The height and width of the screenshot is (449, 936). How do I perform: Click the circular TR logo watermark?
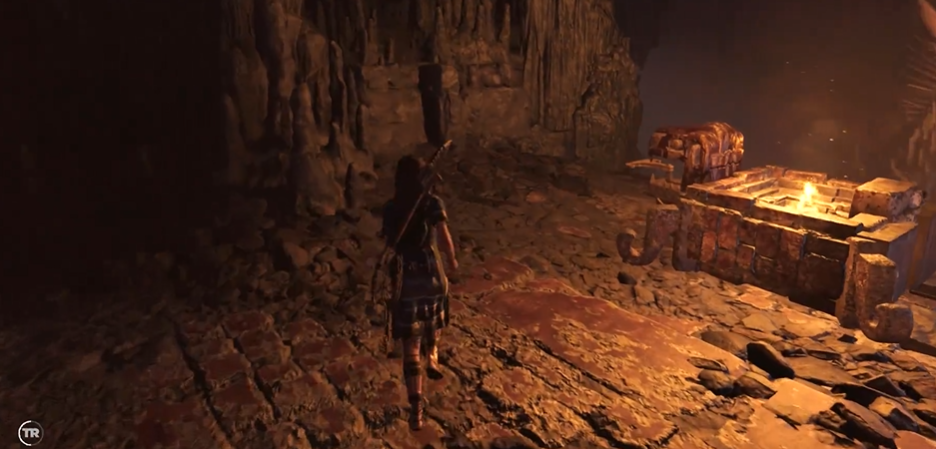pyautogui.click(x=30, y=432)
